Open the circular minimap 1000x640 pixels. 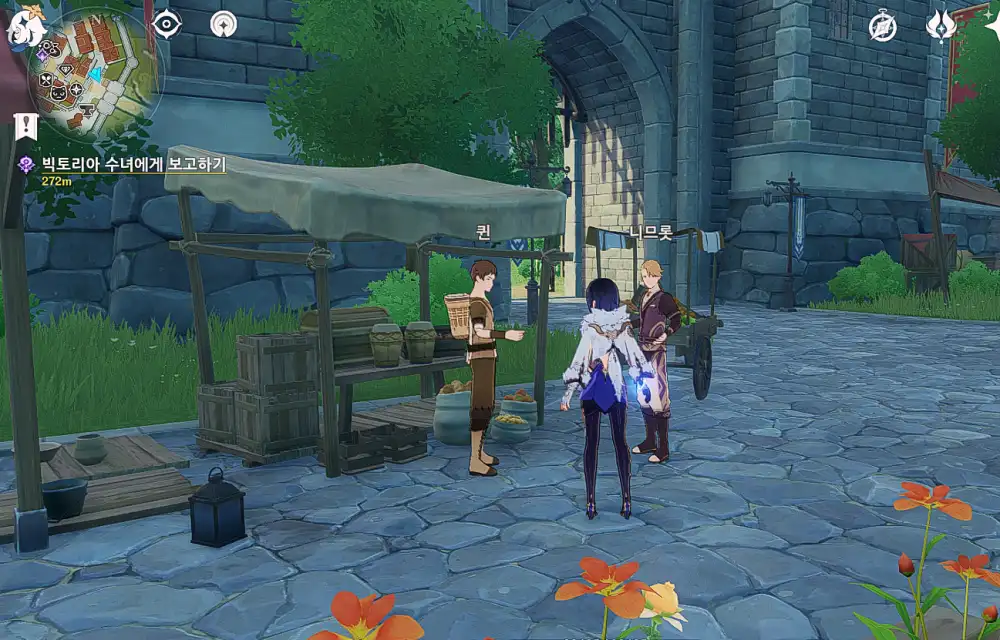95,72
